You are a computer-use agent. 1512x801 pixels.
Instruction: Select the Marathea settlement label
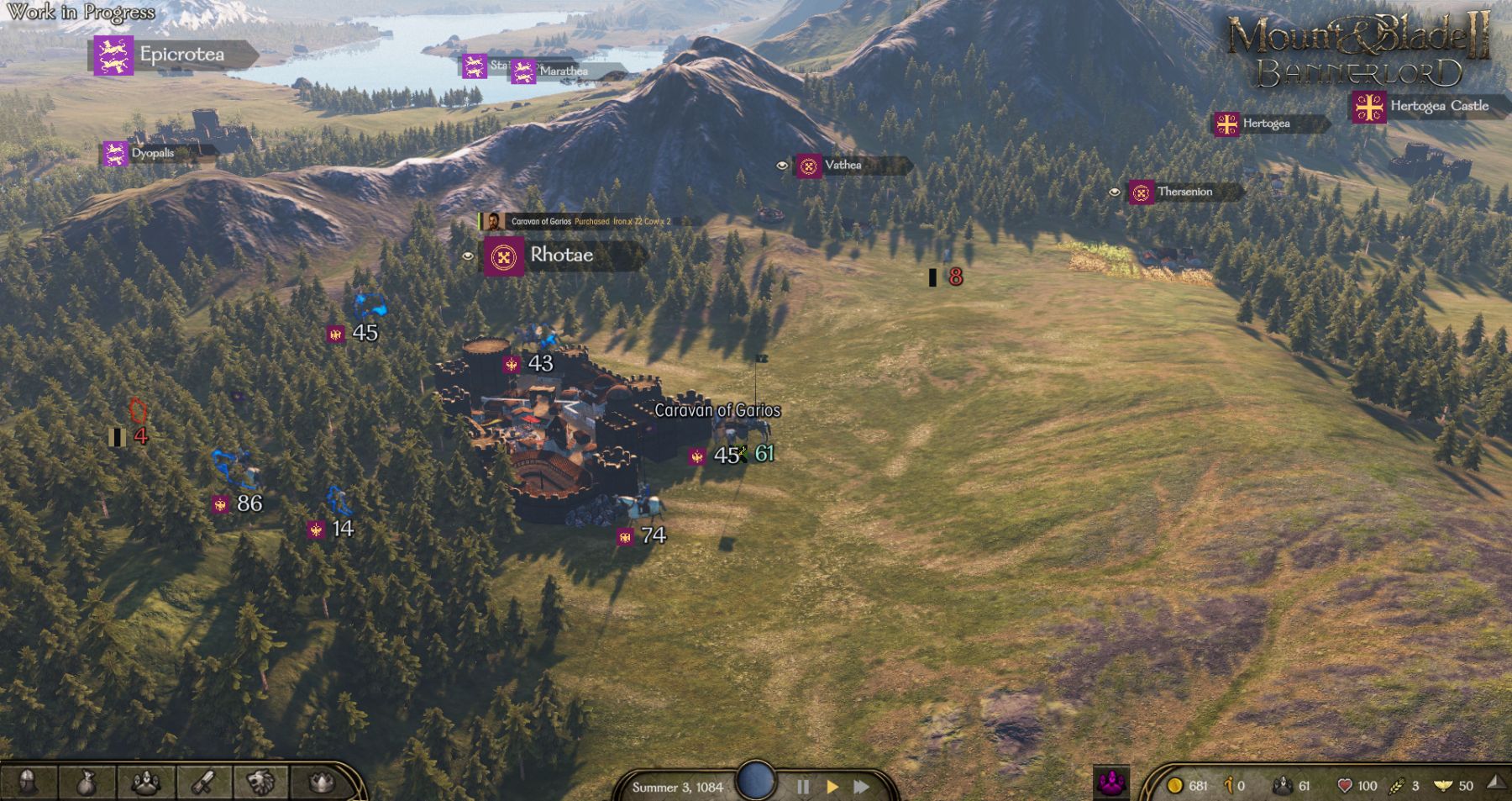[x=563, y=71]
